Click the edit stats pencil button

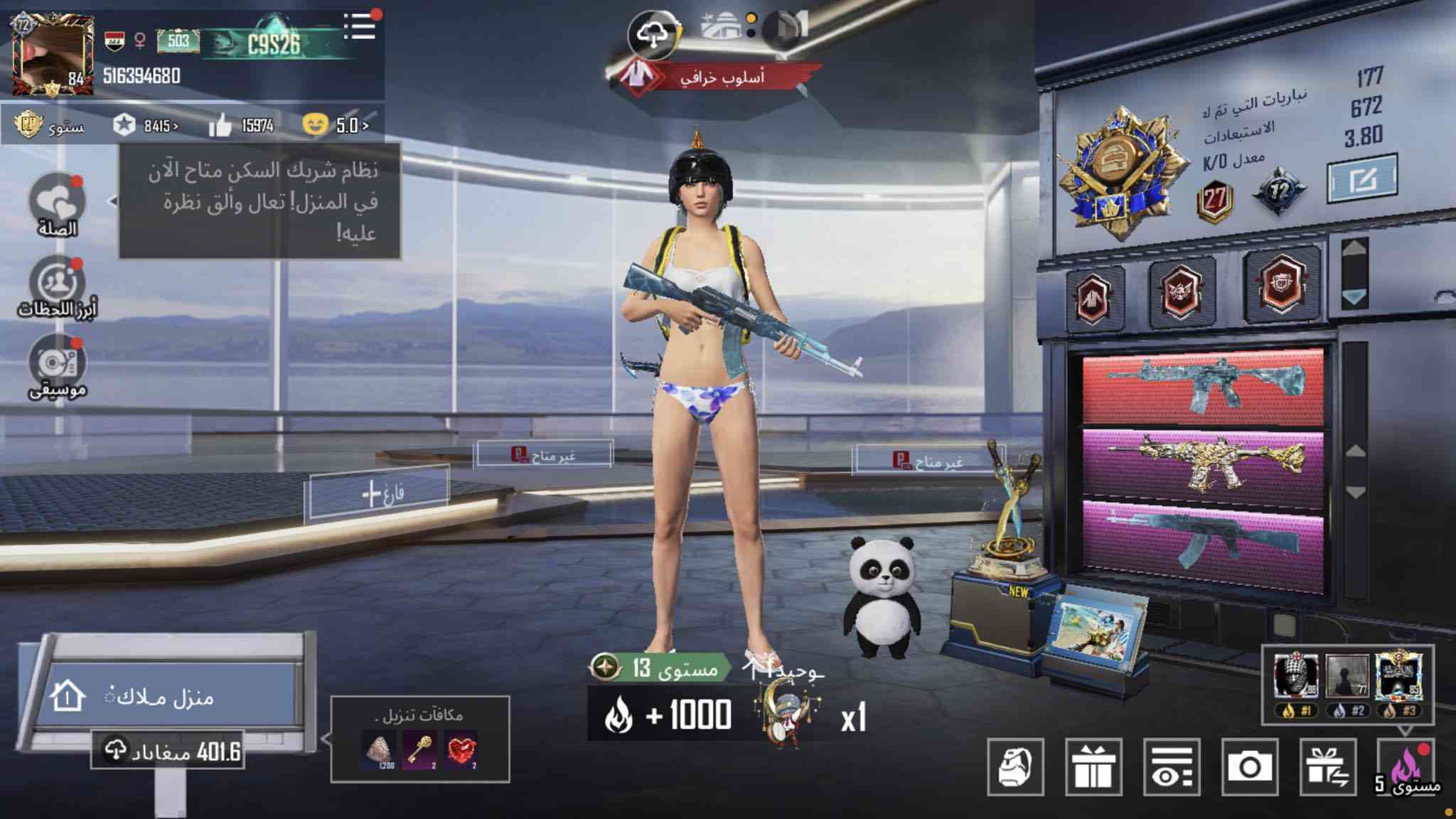pyautogui.click(x=1362, y=179)
